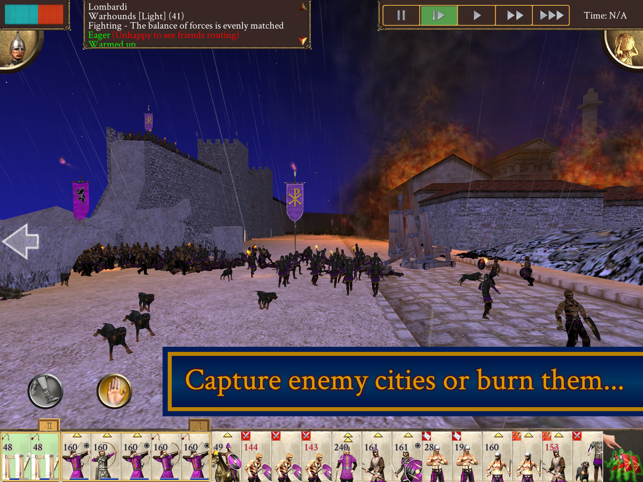Screen dimensions: 643x482
Task: Open the helmeted general portrait, top left
Action: [17, 45]
